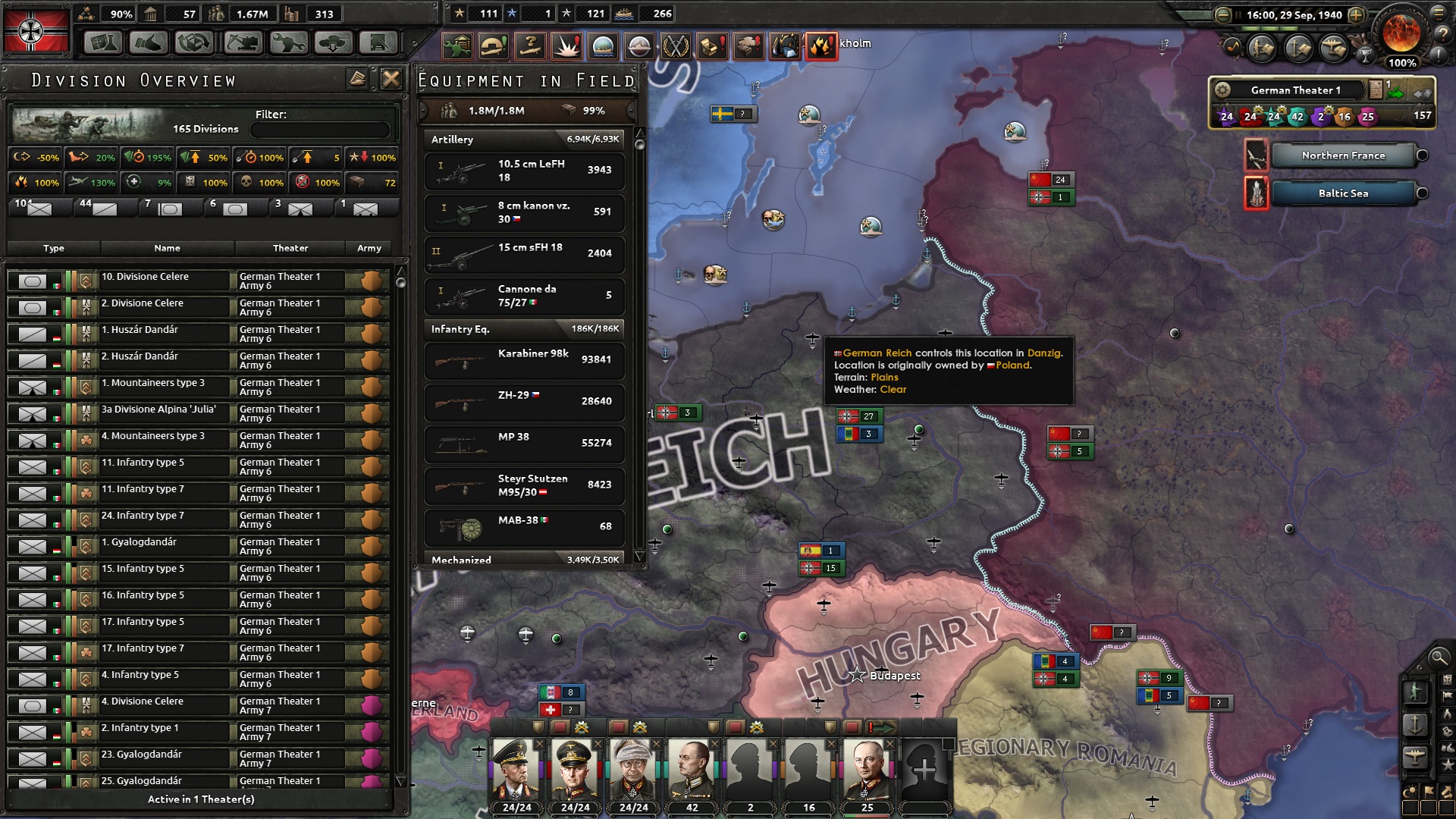1456x819 pixels.
Task: Sort divisions by the Name column
Action: coord(168,248)
